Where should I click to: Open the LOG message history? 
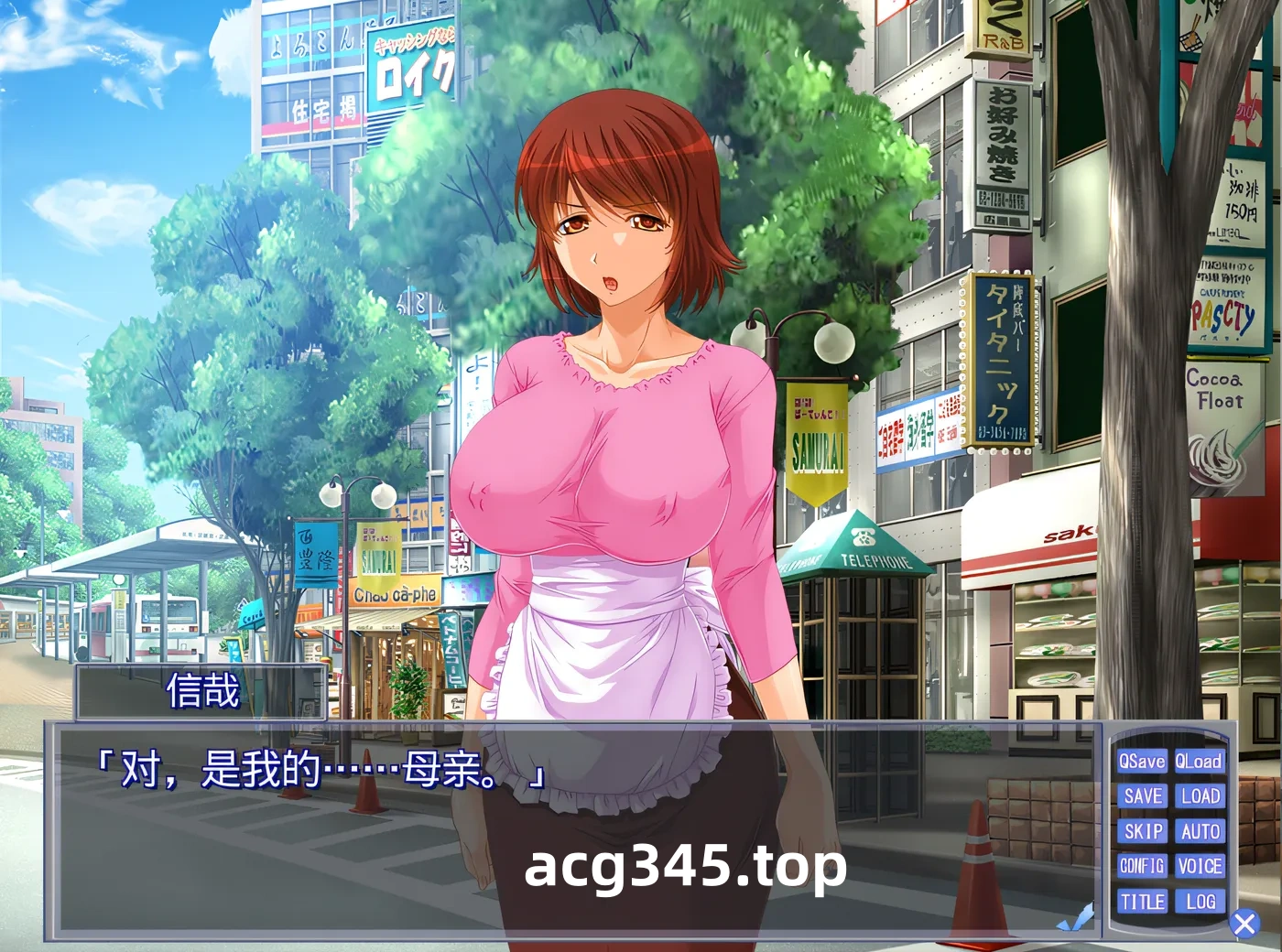[1202, 902]
